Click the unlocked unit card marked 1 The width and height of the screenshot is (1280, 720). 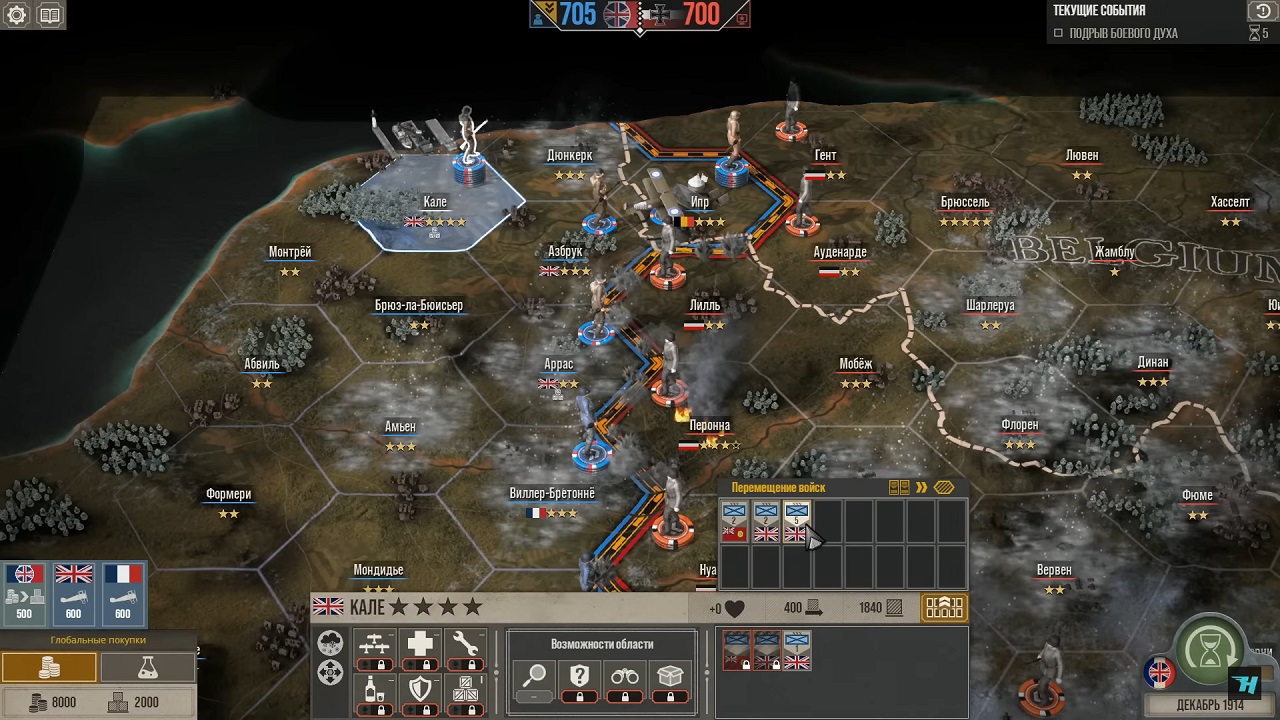coord(797,650)
